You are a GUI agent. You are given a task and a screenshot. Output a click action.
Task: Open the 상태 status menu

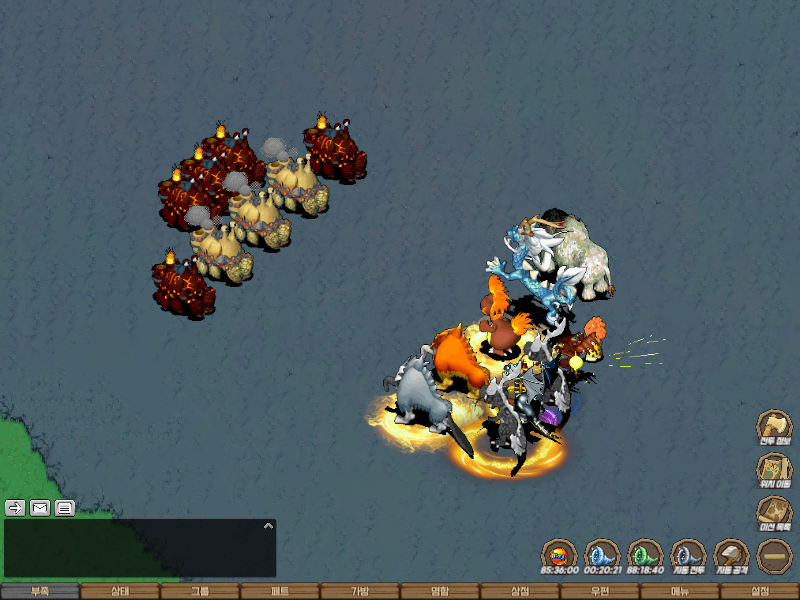120,591
